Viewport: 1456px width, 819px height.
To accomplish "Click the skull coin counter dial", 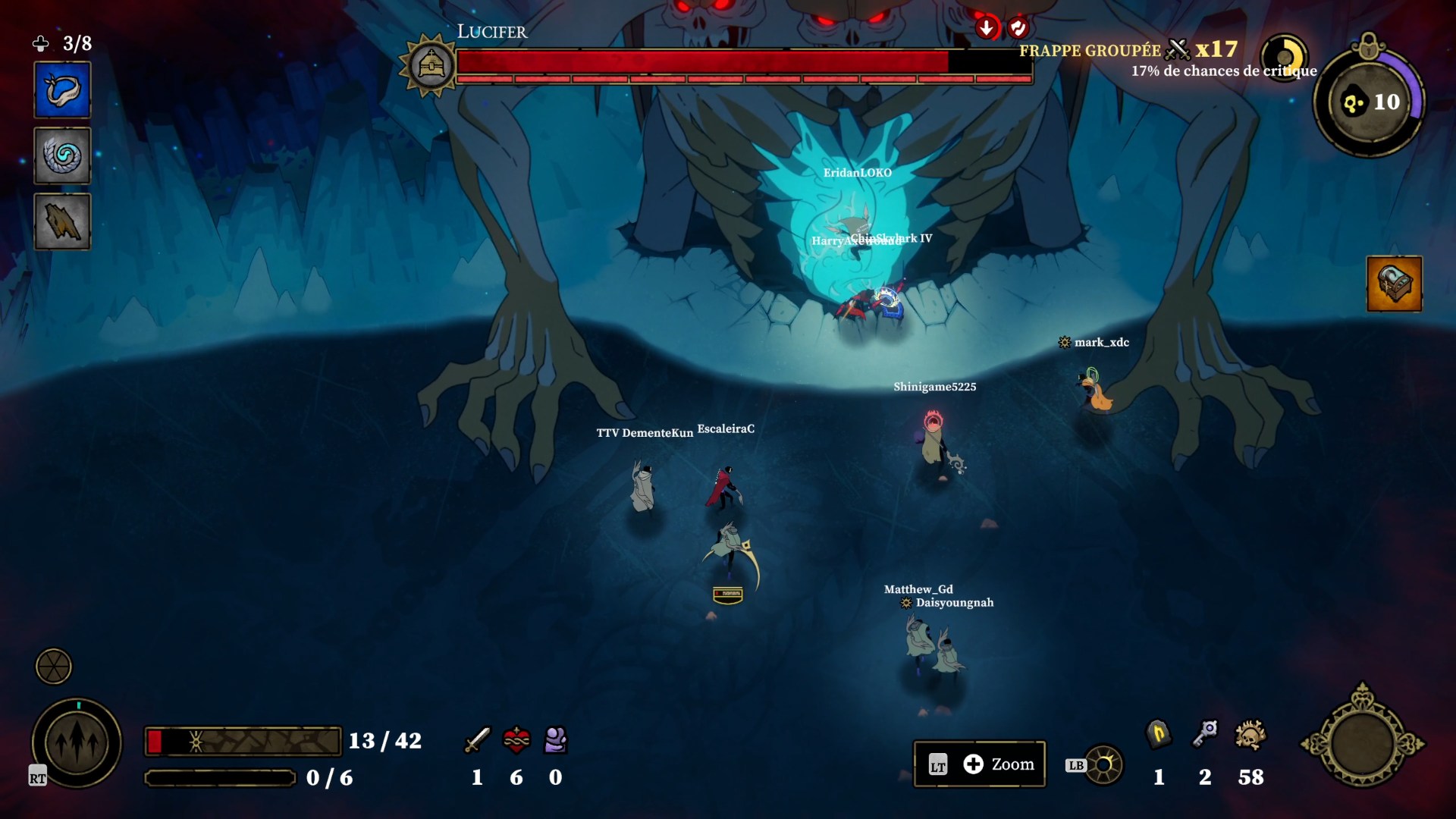I will pyautogui.click(x=1370, y=102).
